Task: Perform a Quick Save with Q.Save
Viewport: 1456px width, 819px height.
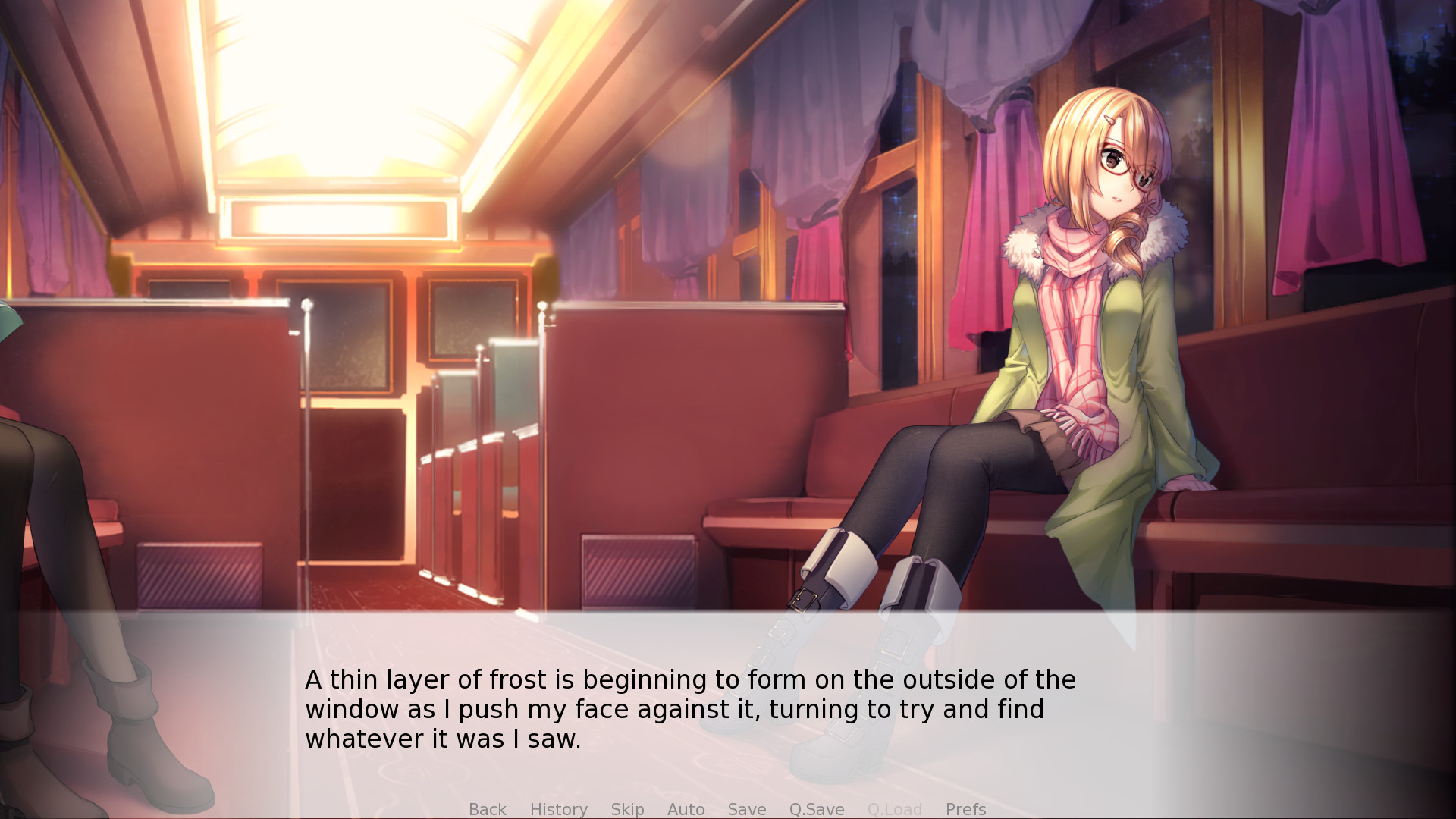Action: 816,809
